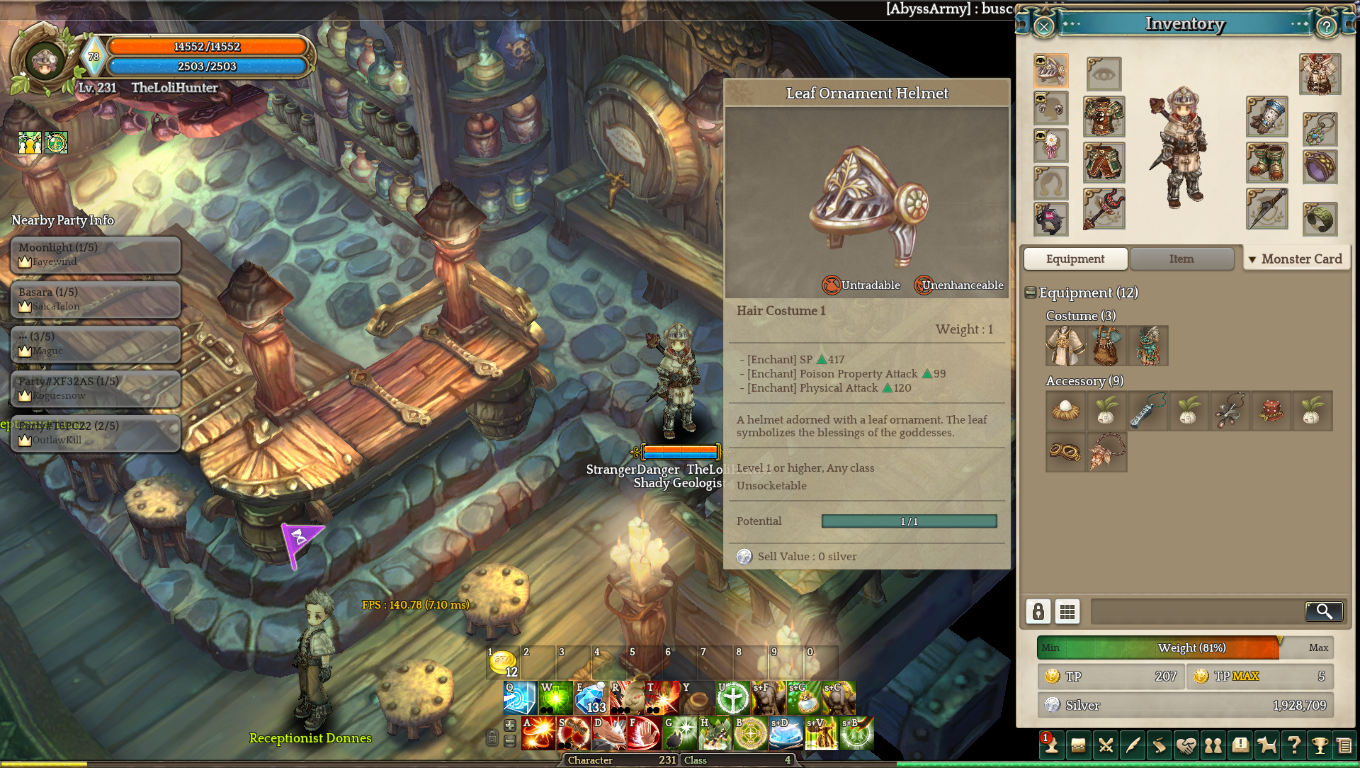The width and height of the screenshot is (1360, 768).
Task: Click the inventory grid view button
Action: [x=1067, y=611]
